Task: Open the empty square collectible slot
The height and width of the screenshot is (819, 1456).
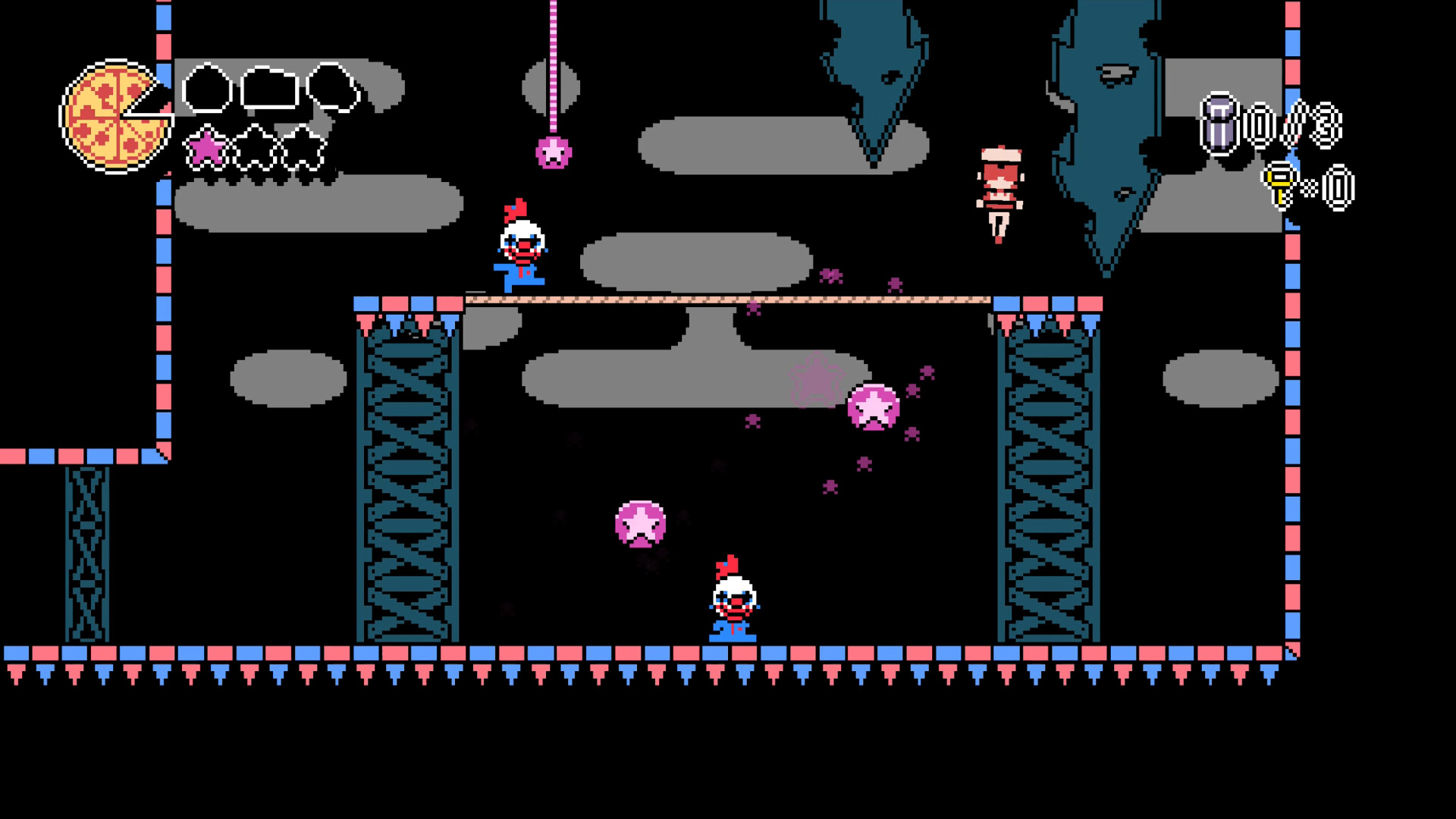Action: [270, 87]
